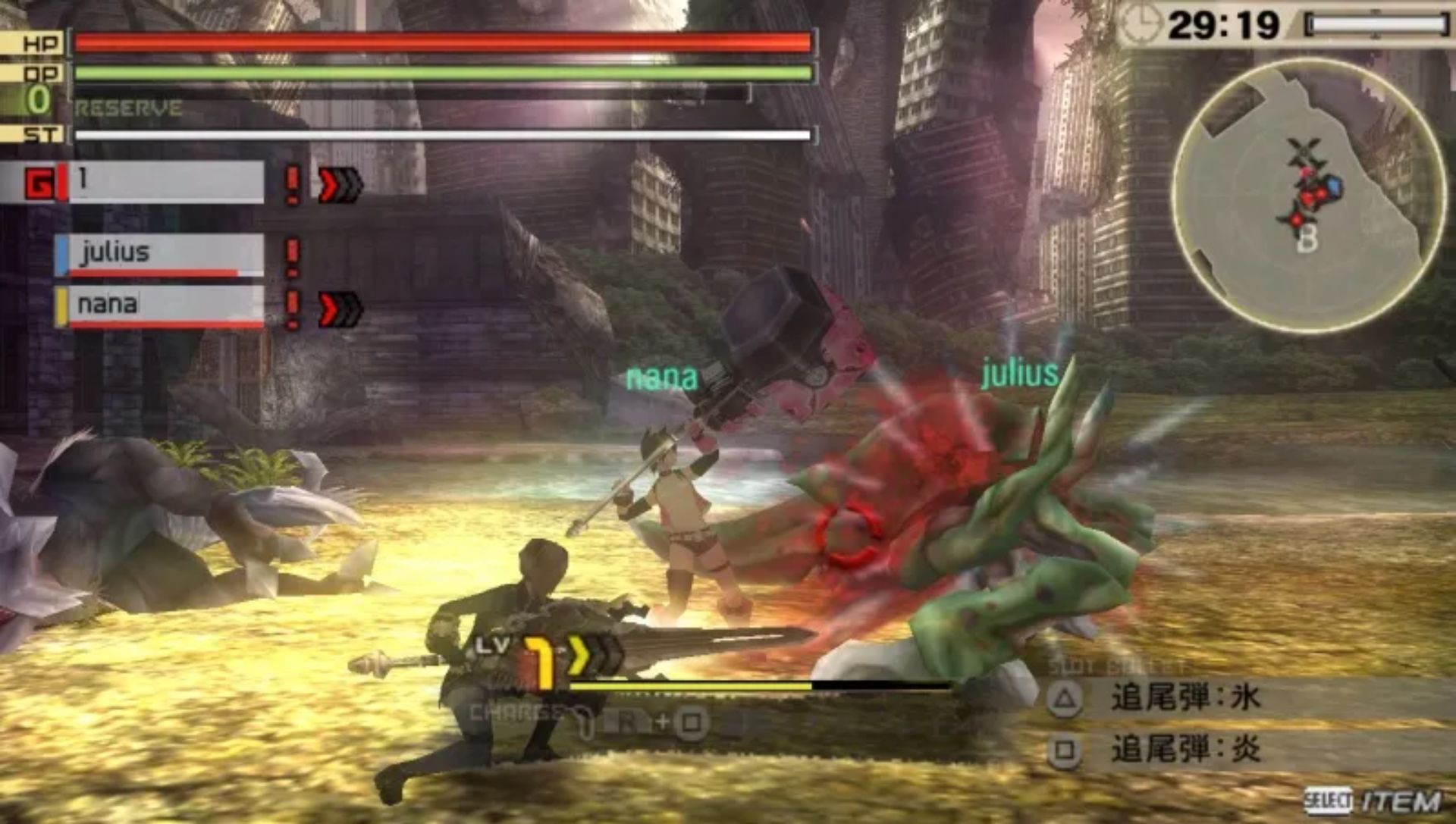Choose the 追尾弾:氷 bullet slot

point(1185,698)
